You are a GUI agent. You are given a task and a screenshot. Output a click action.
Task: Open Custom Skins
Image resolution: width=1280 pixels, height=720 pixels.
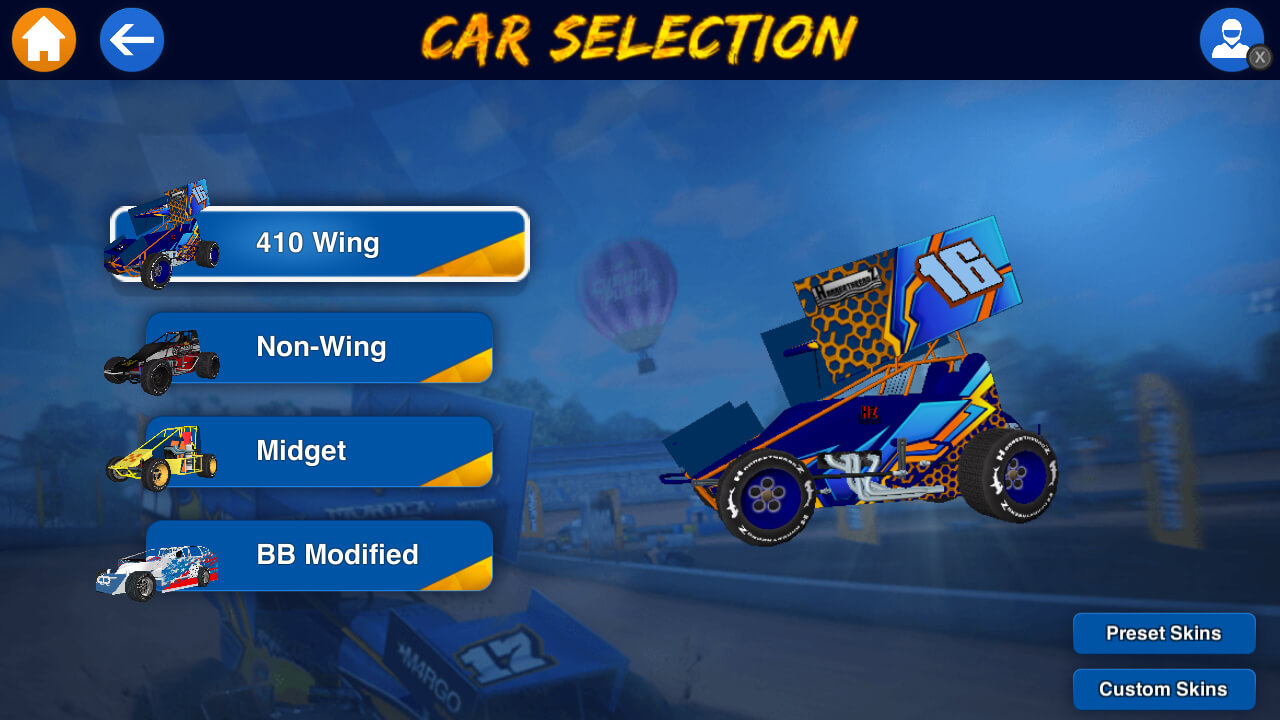point(1163,689)
